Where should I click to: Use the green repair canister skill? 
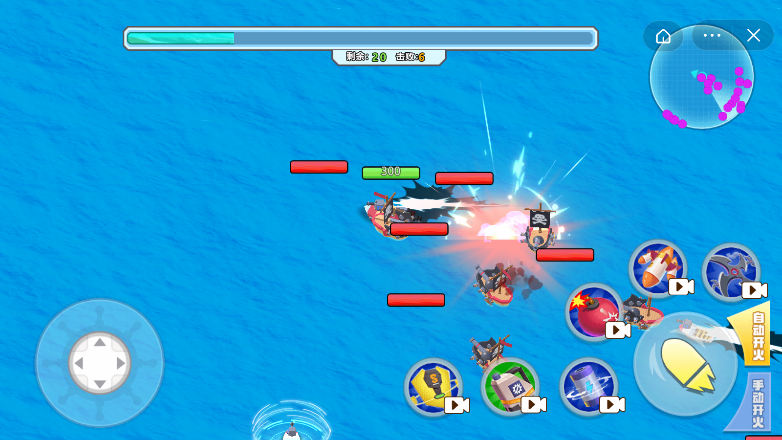pyautogui.click(x=509, y=386)
